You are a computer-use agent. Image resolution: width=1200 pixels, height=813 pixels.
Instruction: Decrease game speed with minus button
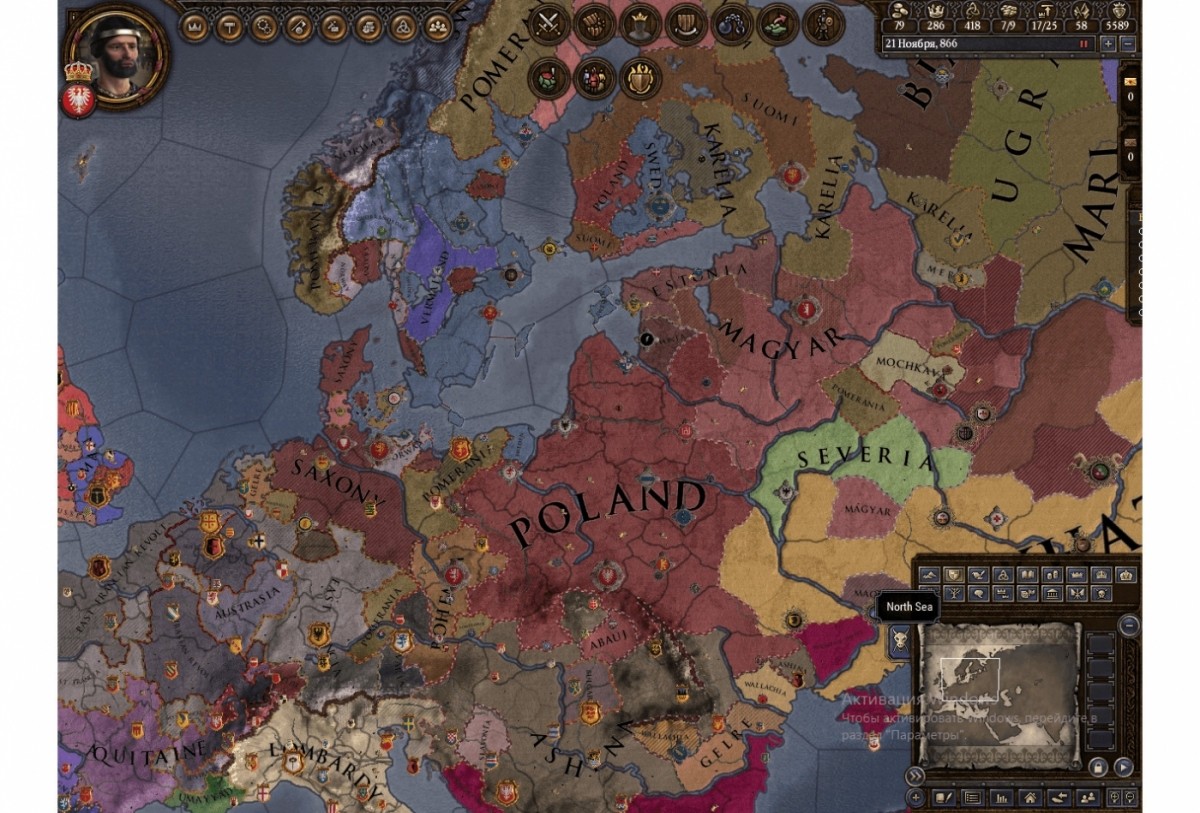coord(1128,44)
